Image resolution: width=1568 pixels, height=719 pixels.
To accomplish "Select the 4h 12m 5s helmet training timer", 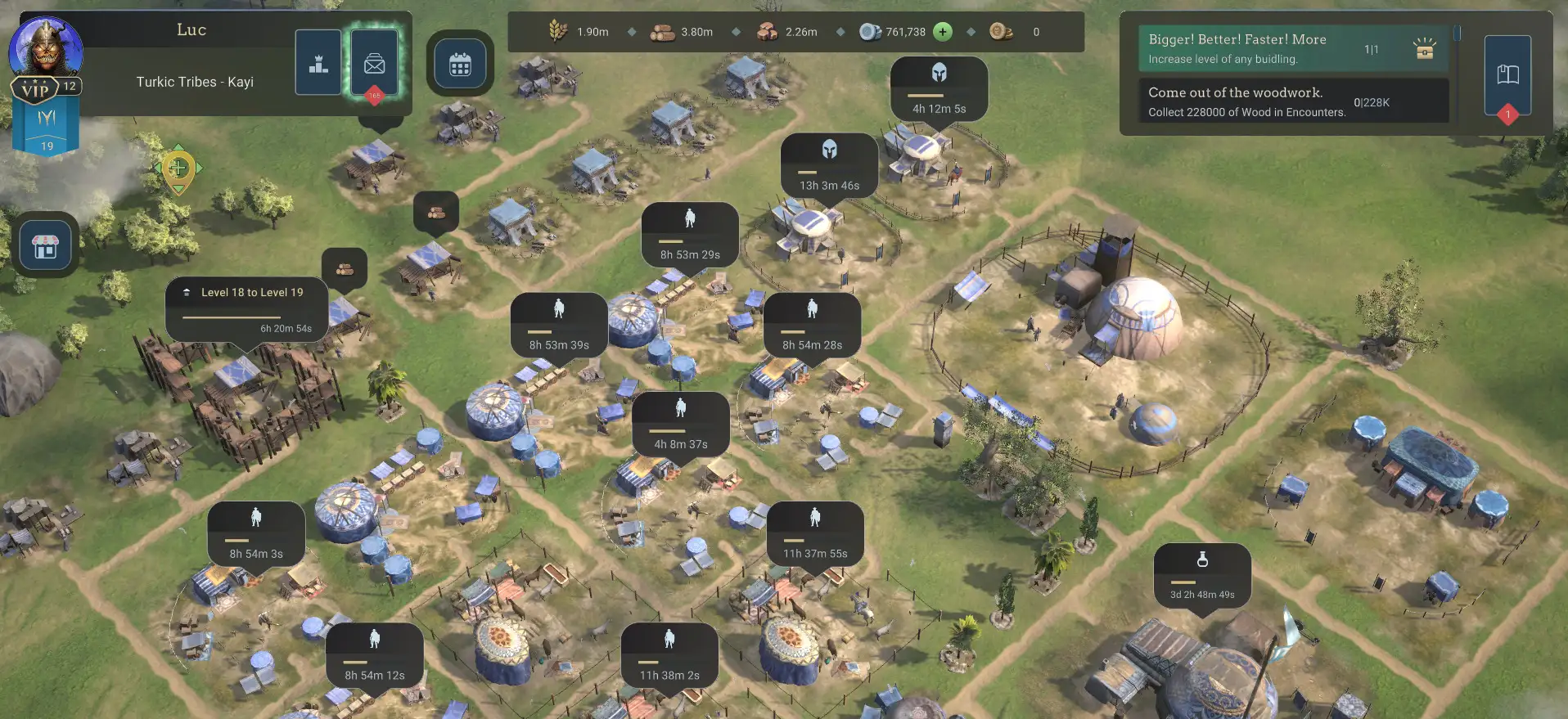I will (x=939, y=89).
